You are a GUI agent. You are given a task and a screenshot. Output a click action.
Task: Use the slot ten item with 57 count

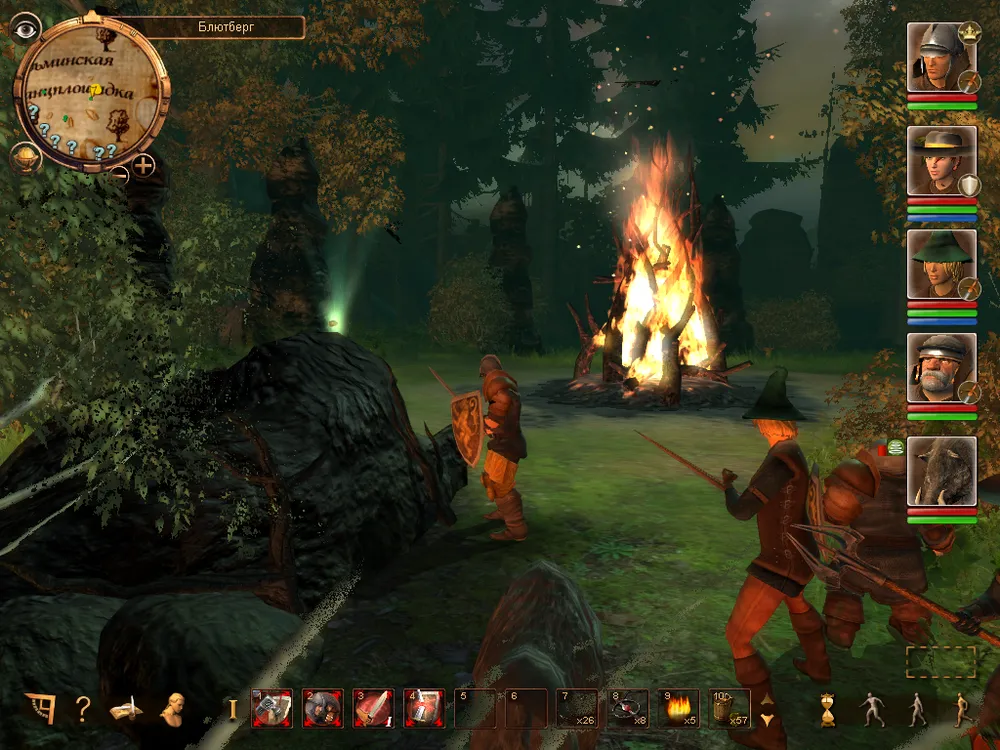coord(730,708)
